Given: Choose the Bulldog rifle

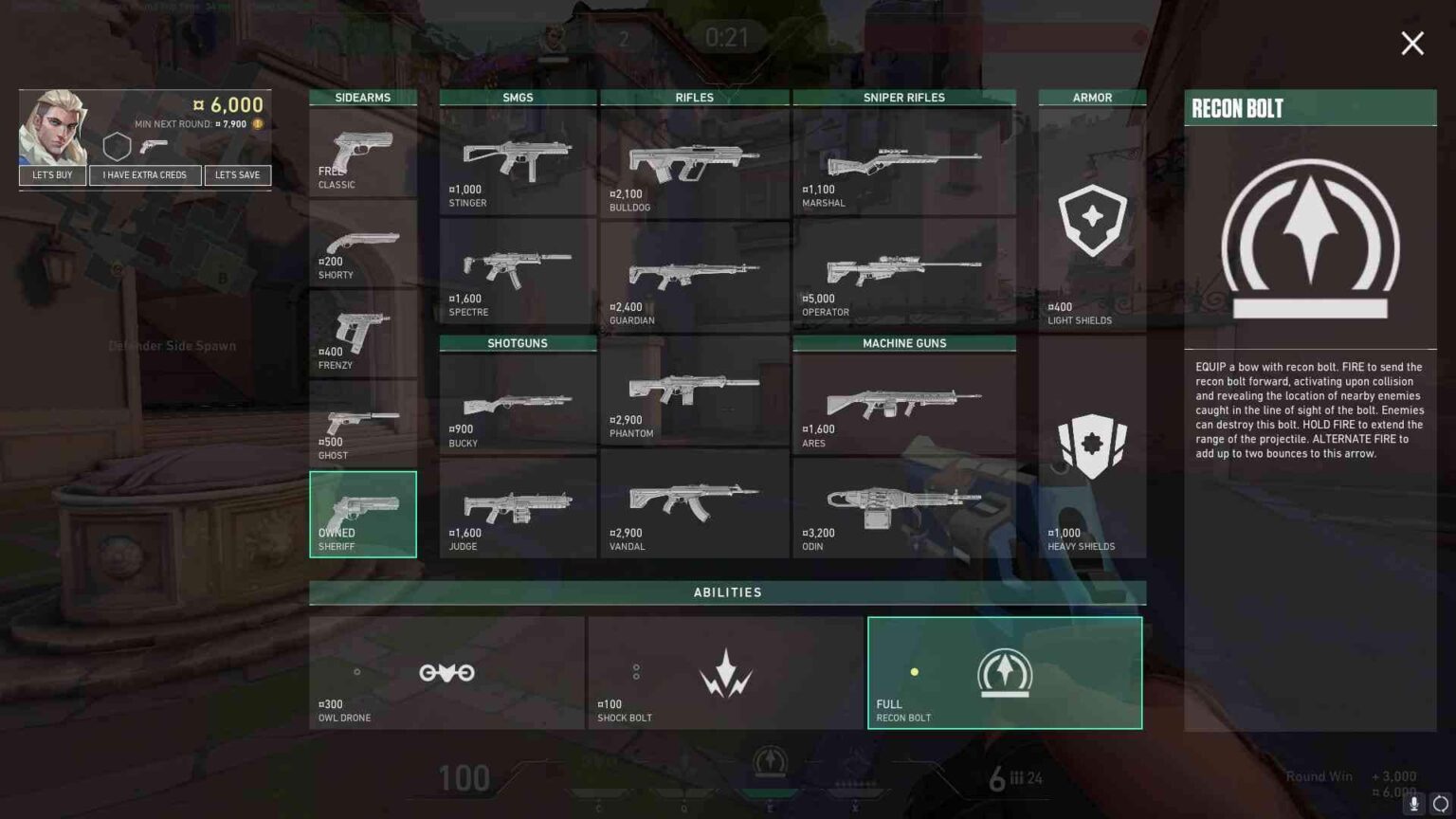Looking at the screenshot, I should 694,163.
